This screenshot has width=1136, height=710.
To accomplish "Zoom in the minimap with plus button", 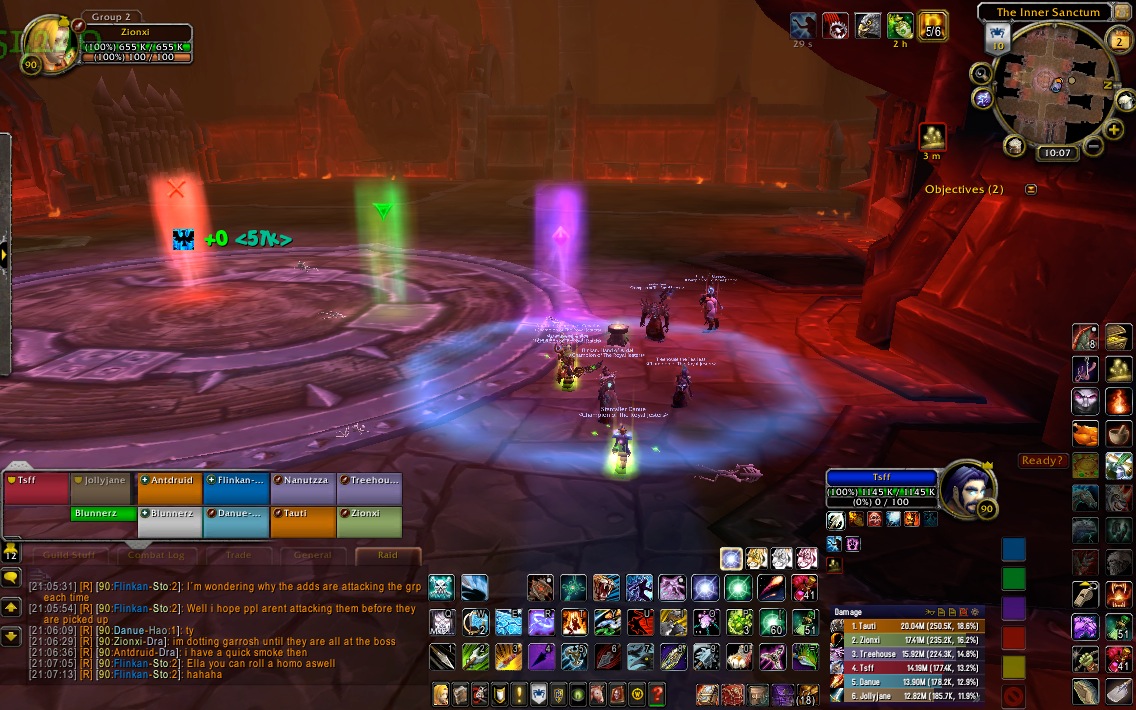I will pyautogui.click(x=1114, y=130).
